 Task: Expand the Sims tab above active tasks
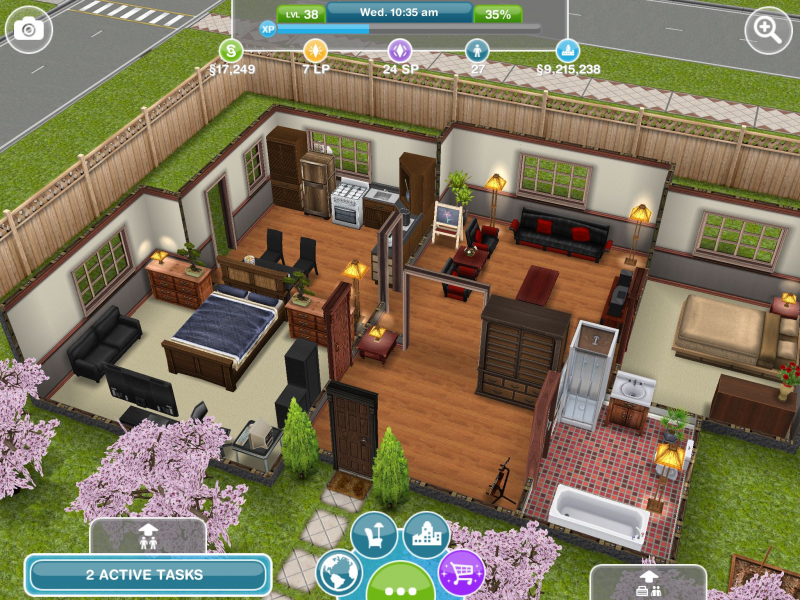click(147, 536)
